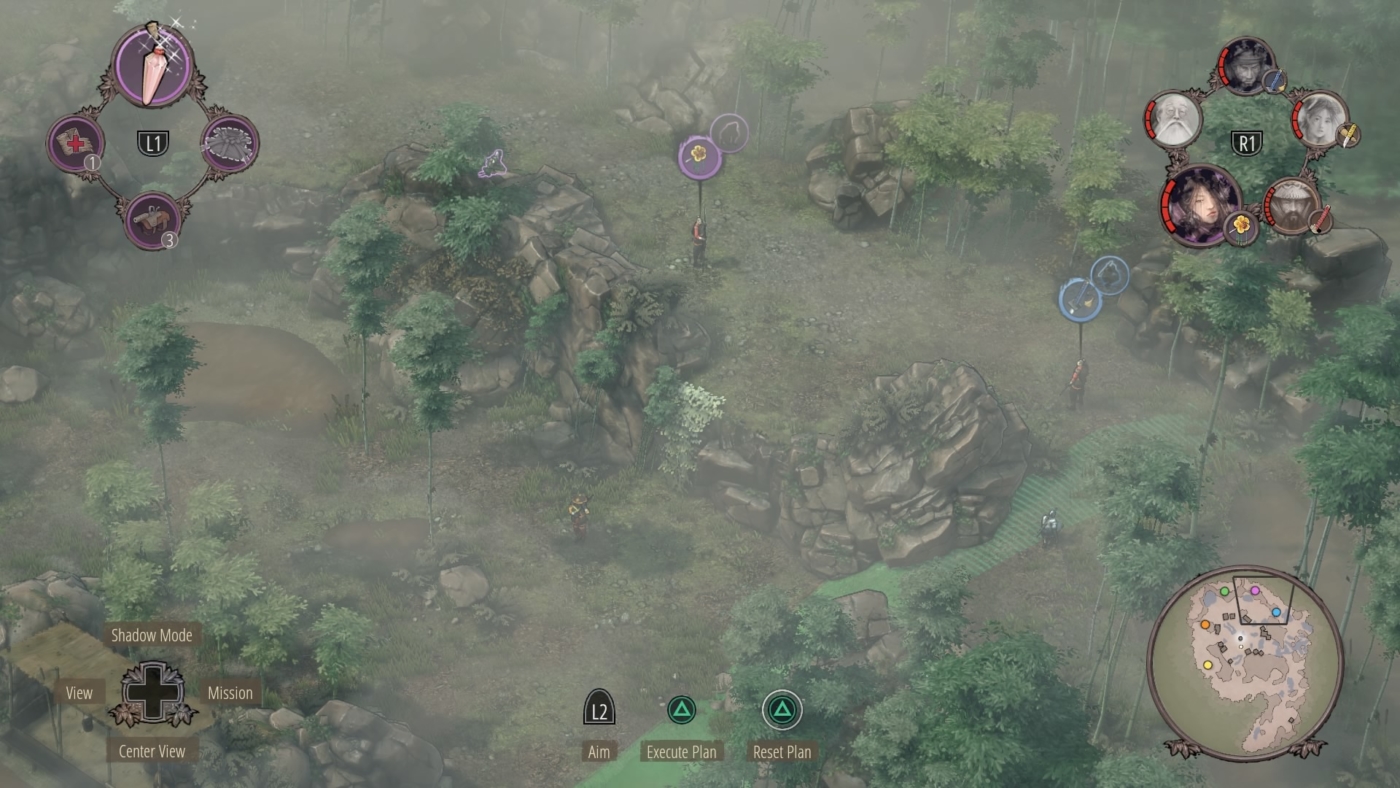Click the purple flower action marker in the field
The image size is (1400, 788).
pos(700,158)
